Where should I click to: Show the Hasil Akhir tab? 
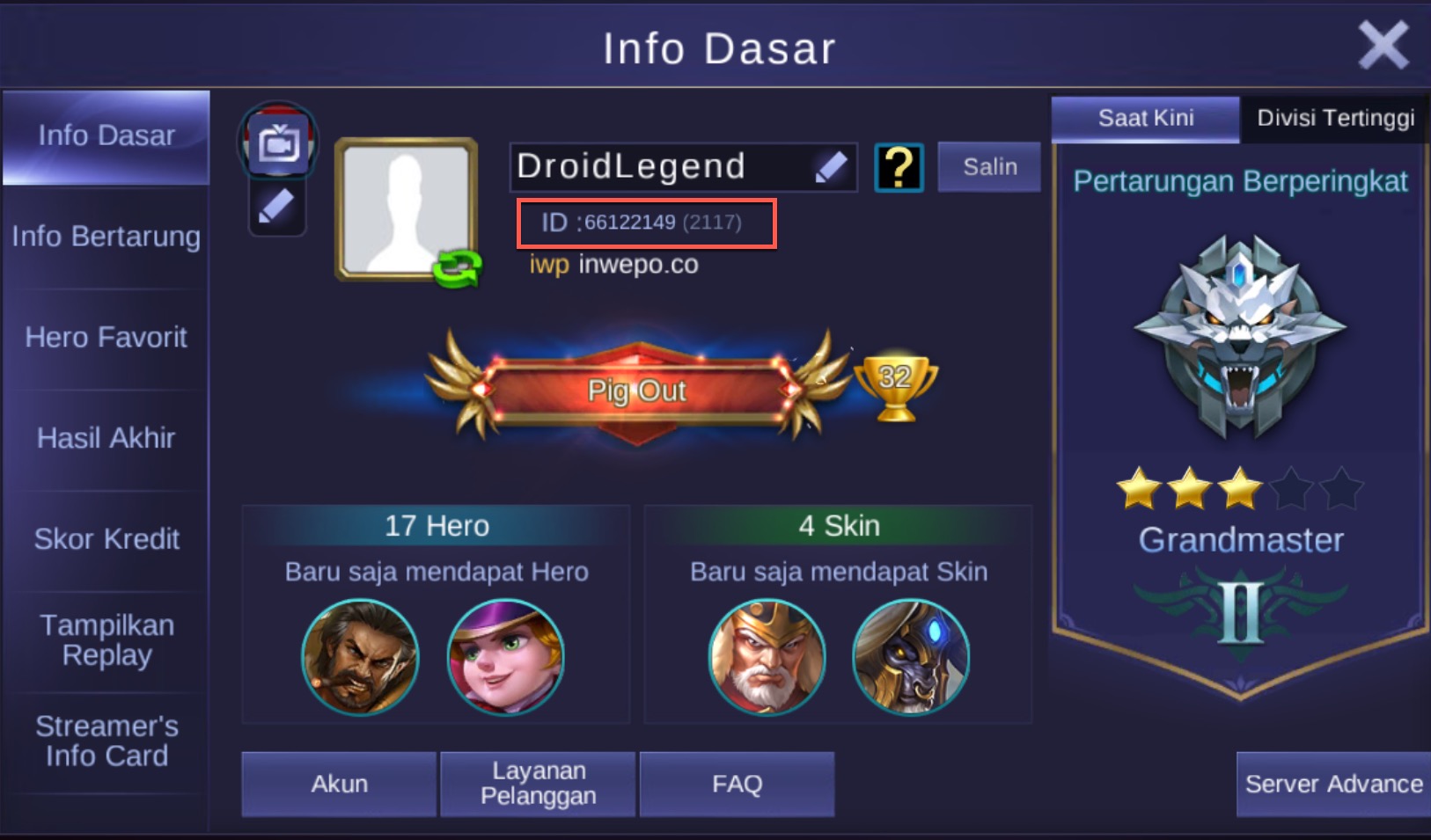[106, 438]
